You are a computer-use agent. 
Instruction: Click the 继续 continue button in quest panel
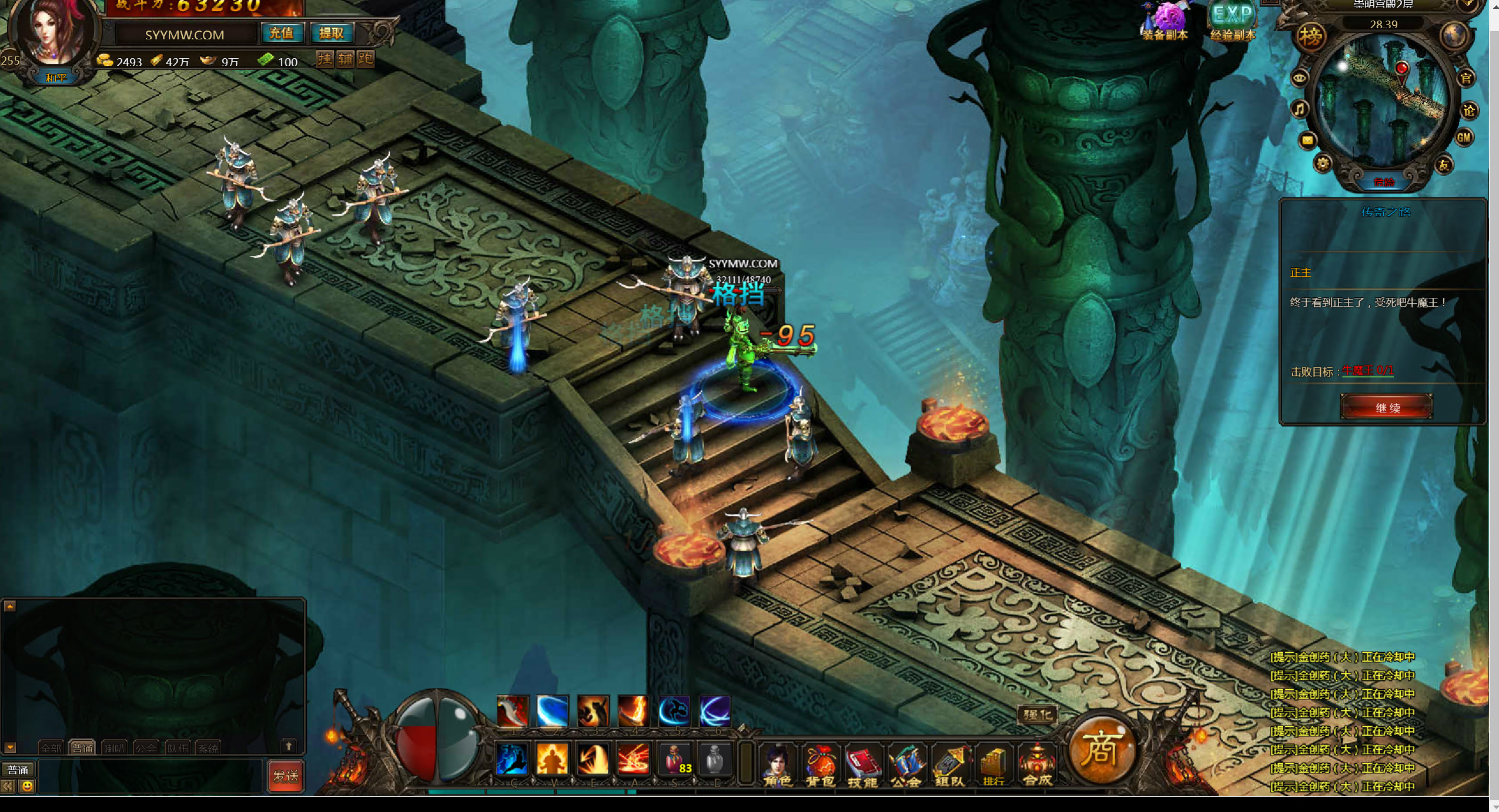[1386, 407]
